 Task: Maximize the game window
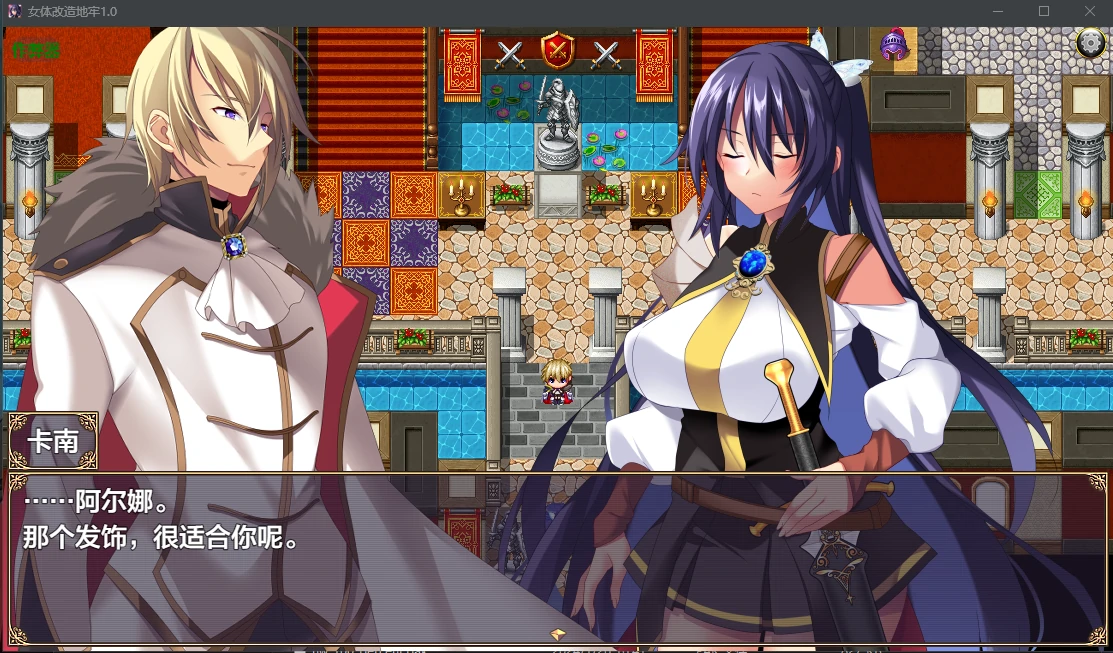tap(1043, 11)
